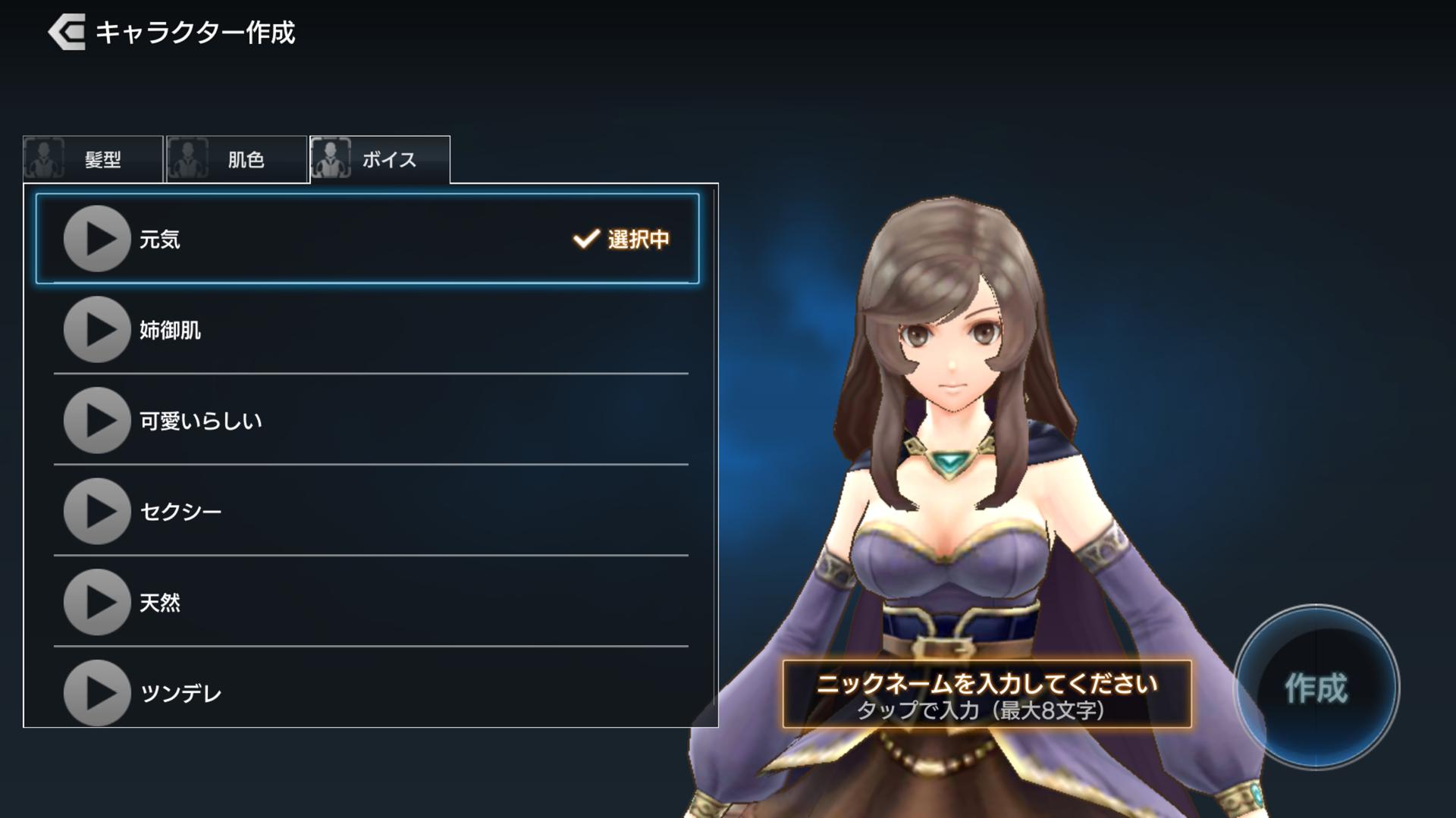The width and height of the screenshot is (1456, 818).
Task: Tap the nickname input box
Action: 987,694
